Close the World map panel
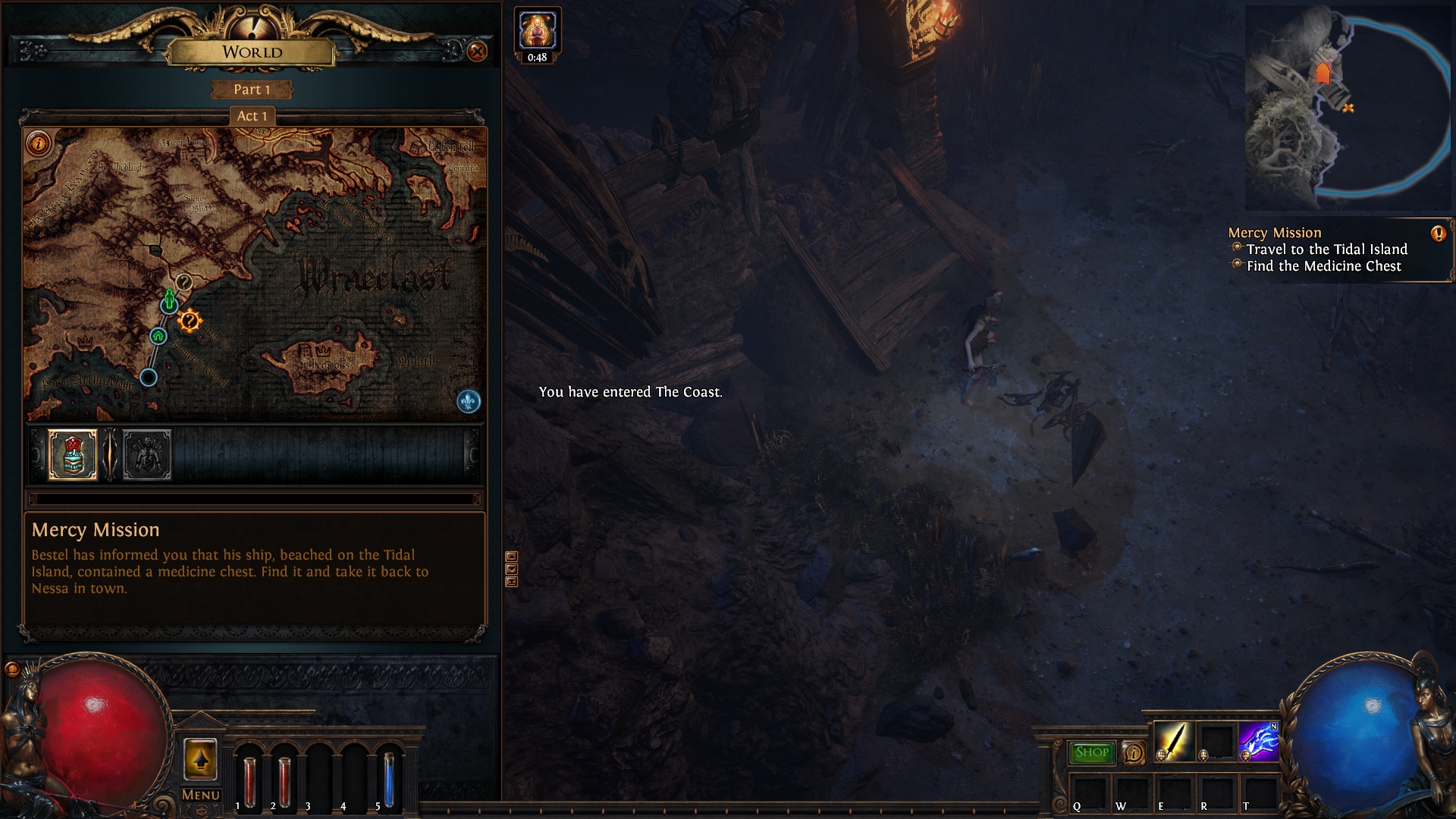The width and height of the screenshot is (1456, 819). pos(477,52)
